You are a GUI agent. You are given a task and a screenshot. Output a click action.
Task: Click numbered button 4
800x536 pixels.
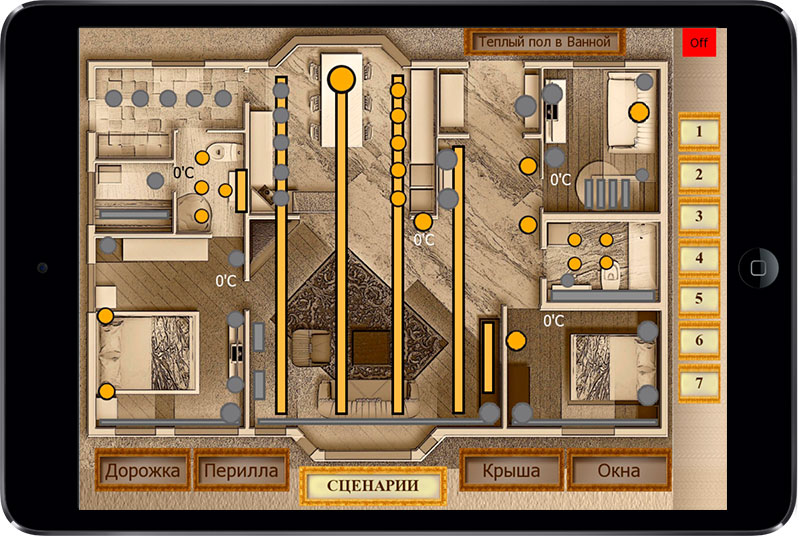pyautogui.click(x=699, y=258)
